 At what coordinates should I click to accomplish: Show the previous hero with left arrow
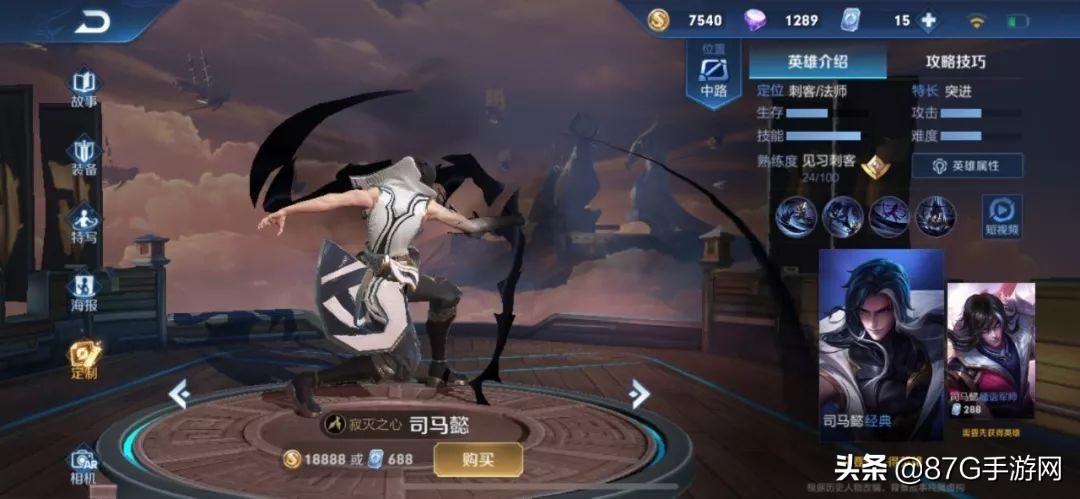coord(179,395)
